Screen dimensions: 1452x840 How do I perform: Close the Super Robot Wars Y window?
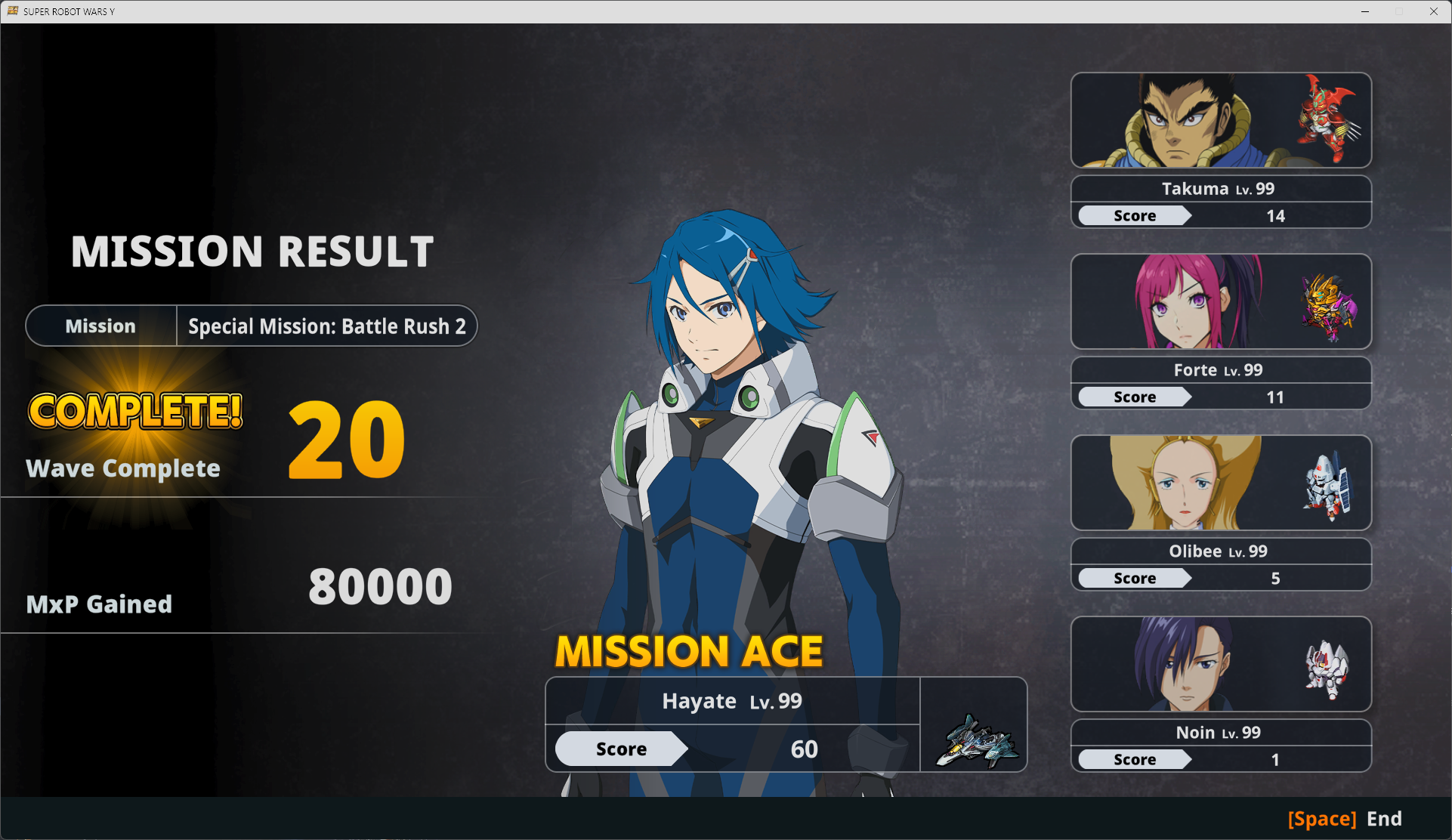tap(1433, 11)
